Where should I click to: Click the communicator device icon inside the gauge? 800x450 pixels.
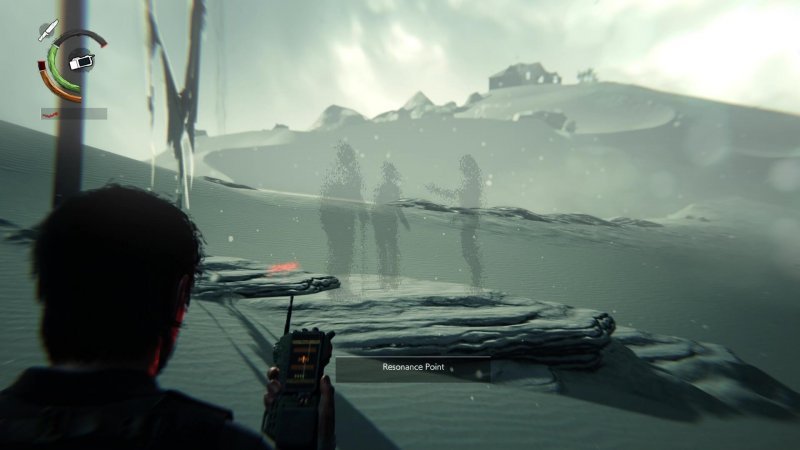pos(81,61)
